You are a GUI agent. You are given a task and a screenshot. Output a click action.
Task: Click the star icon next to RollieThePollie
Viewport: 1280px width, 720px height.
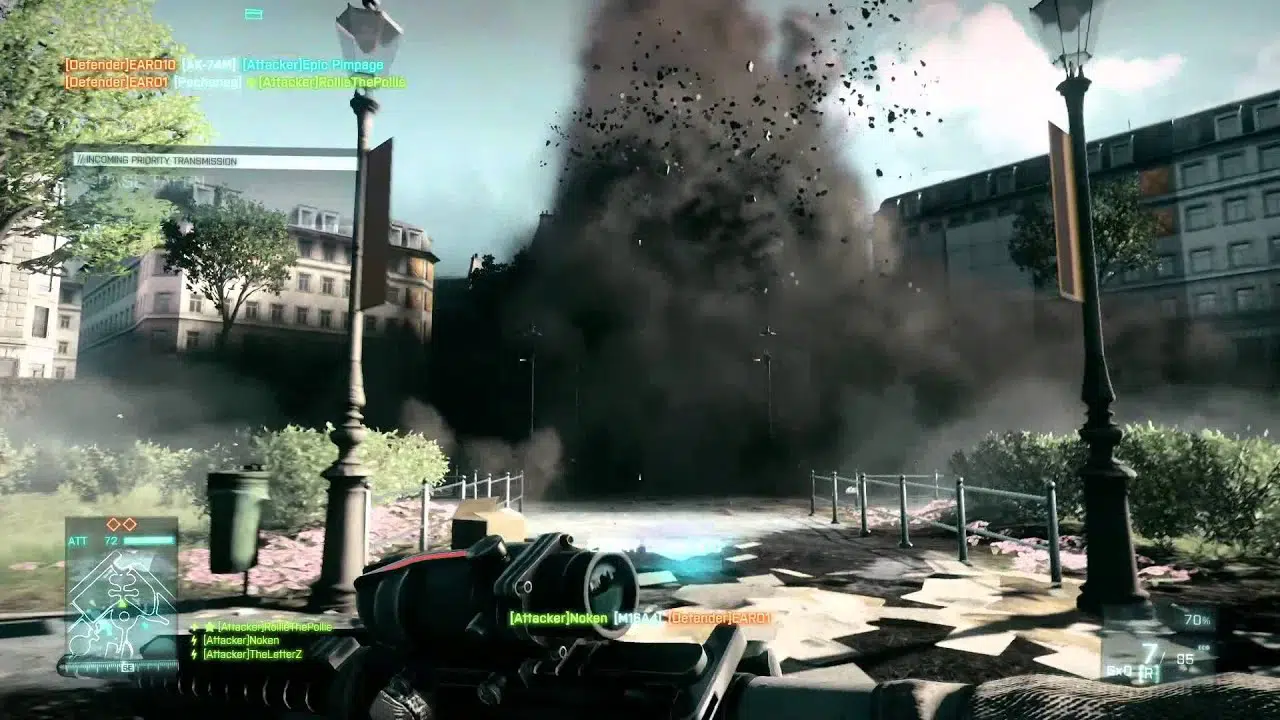click(x=209, y=625)
